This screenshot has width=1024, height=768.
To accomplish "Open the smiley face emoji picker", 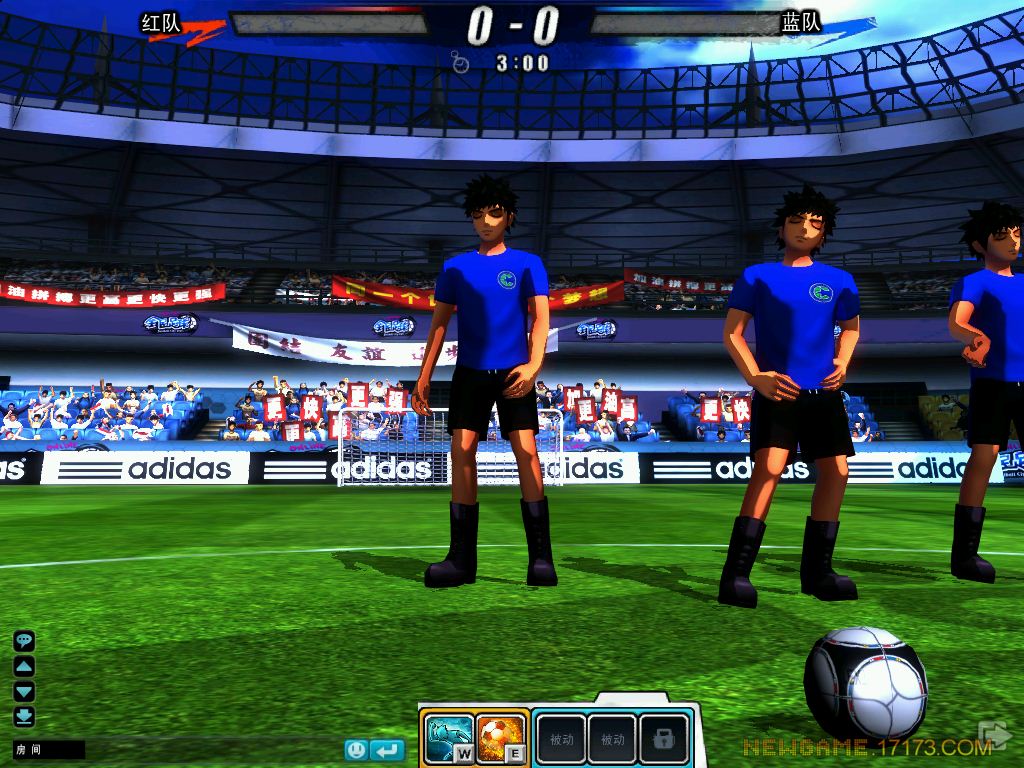I will click(357, 749).
